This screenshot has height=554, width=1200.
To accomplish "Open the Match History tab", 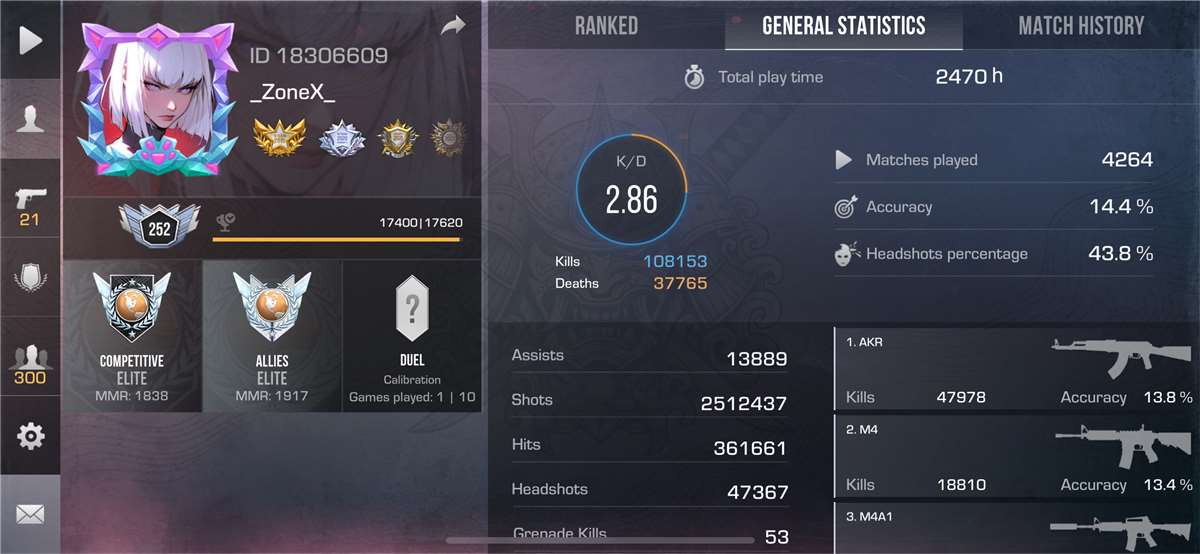I will click(1080, 26).
